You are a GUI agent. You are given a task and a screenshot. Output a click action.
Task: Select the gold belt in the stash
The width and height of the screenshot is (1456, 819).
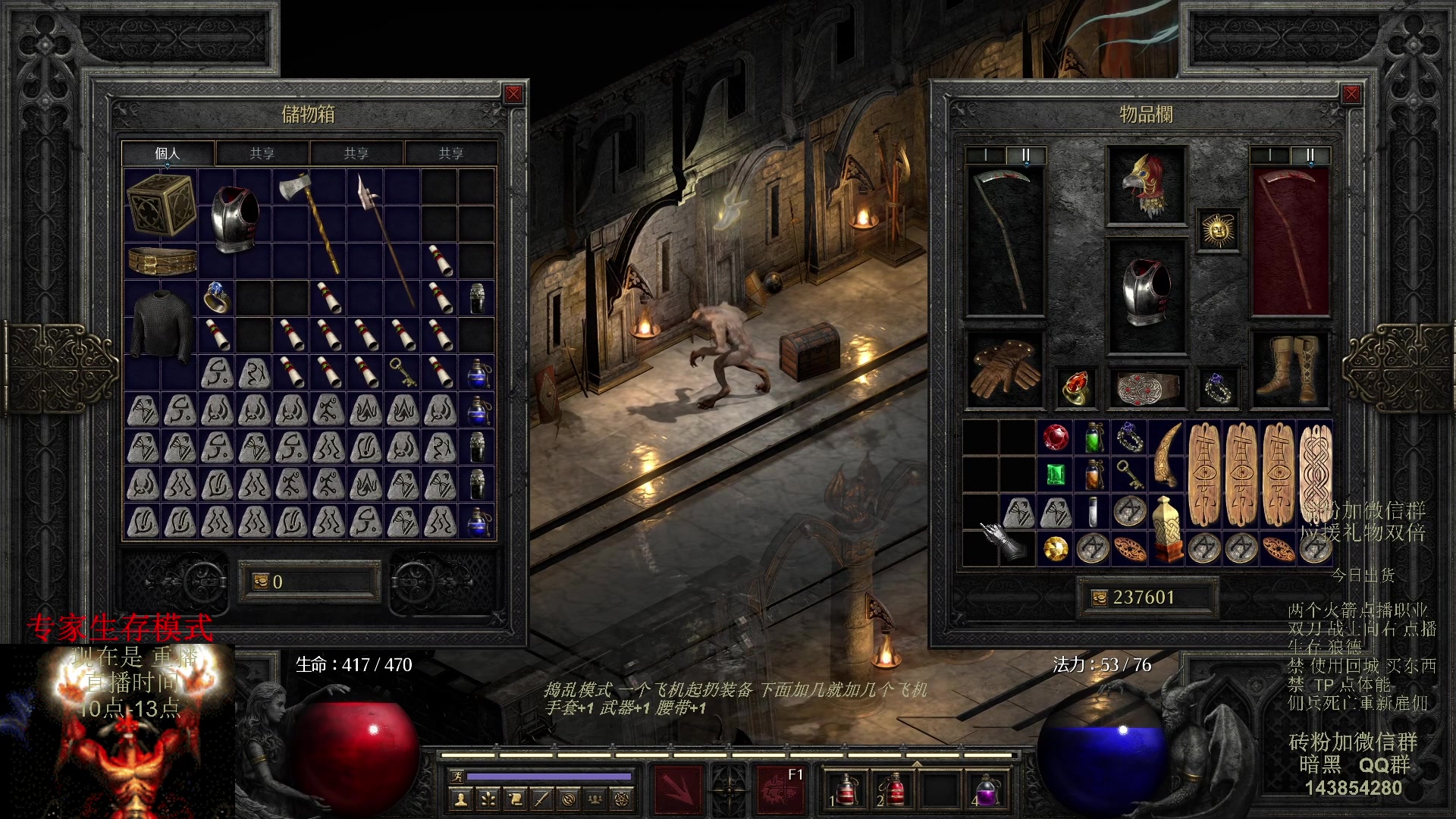point(162,261)
